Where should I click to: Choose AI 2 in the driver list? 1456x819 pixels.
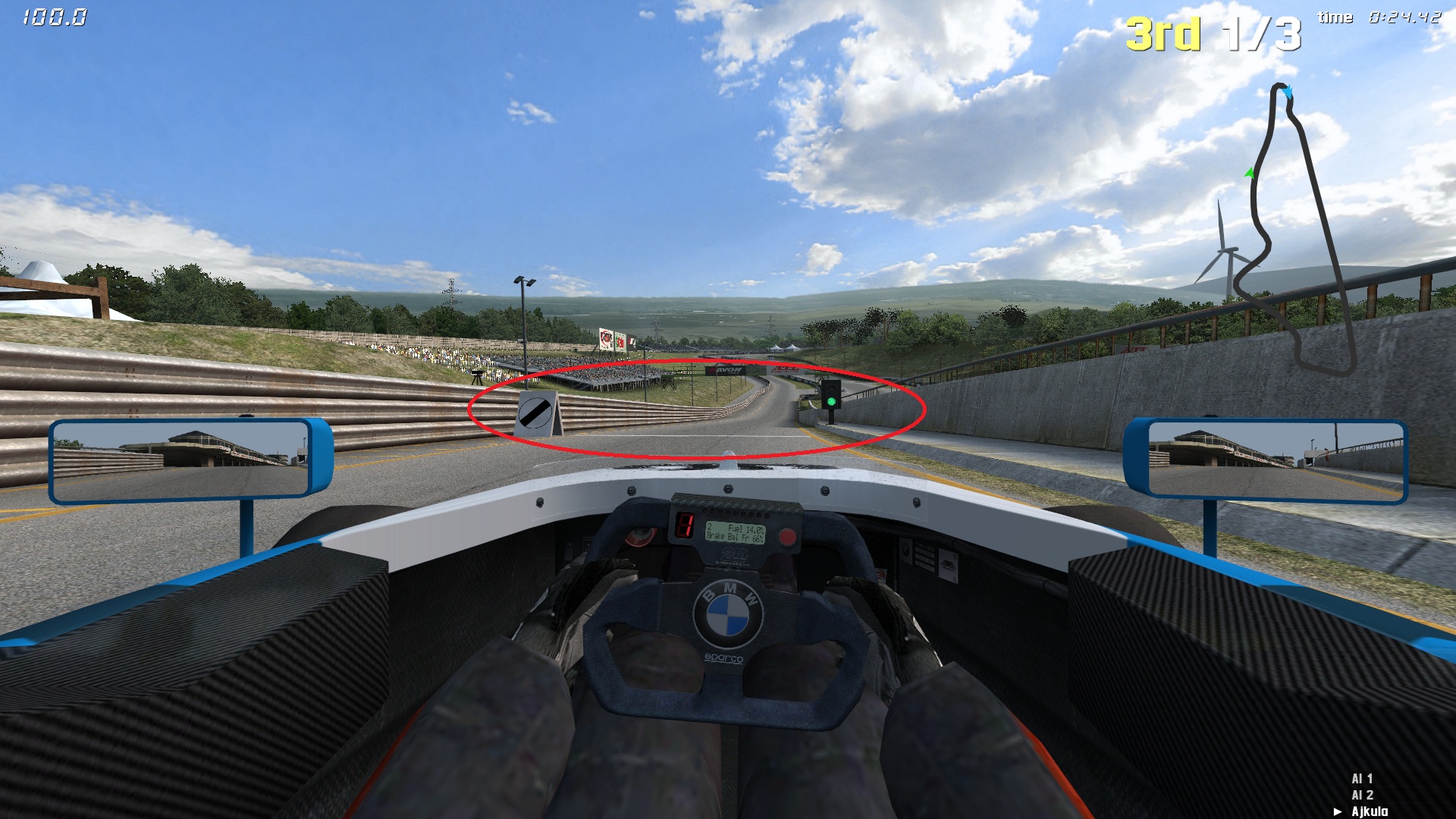[x=1362, y=795]
